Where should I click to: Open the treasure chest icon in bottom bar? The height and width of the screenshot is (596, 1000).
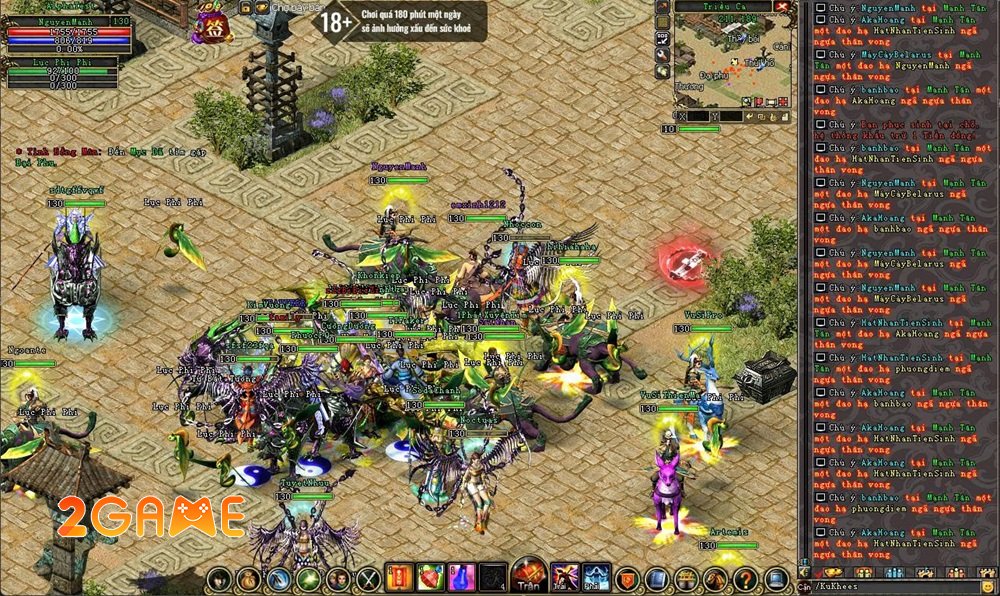pos(686,579)
